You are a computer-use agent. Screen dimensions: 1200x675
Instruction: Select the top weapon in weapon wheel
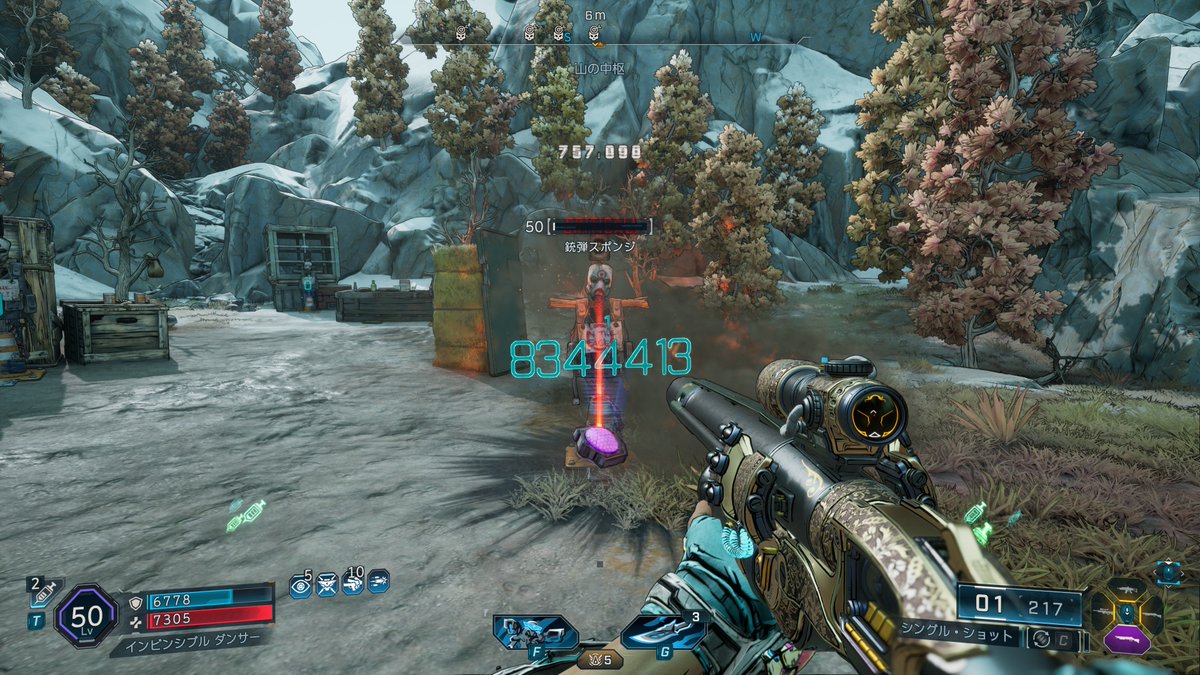[1127, 590]
